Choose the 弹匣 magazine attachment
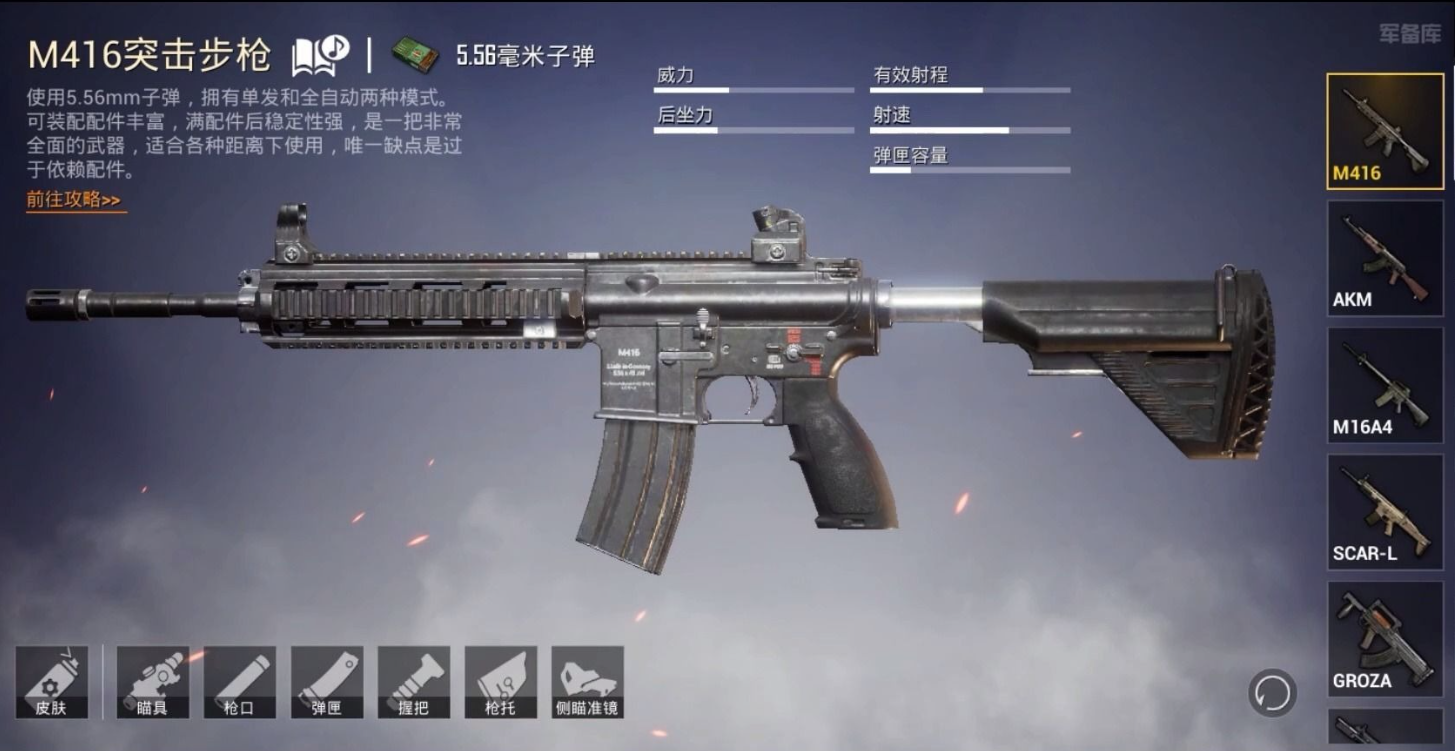 coord(327,681)
